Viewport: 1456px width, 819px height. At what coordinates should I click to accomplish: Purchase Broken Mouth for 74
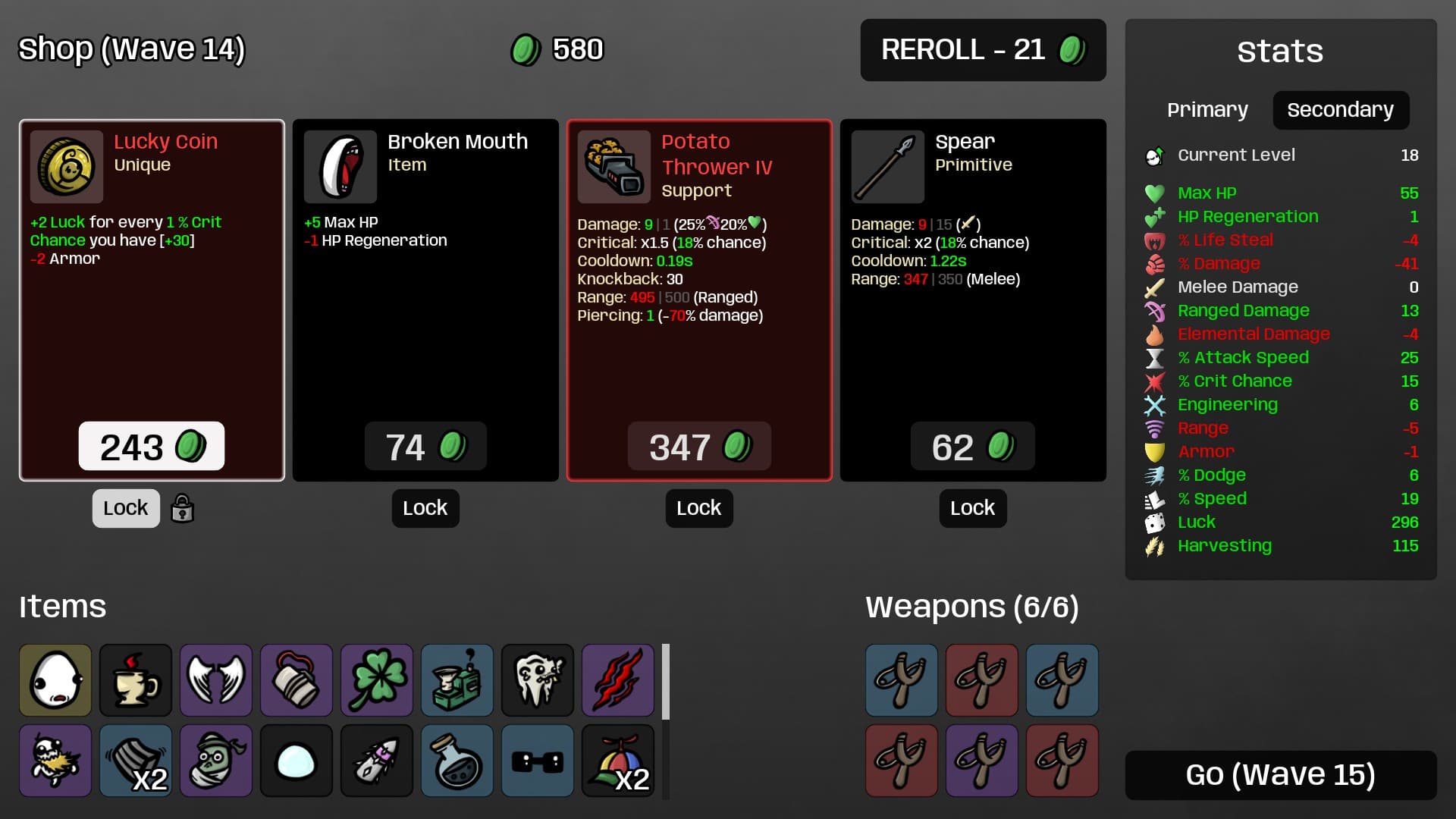425,447
